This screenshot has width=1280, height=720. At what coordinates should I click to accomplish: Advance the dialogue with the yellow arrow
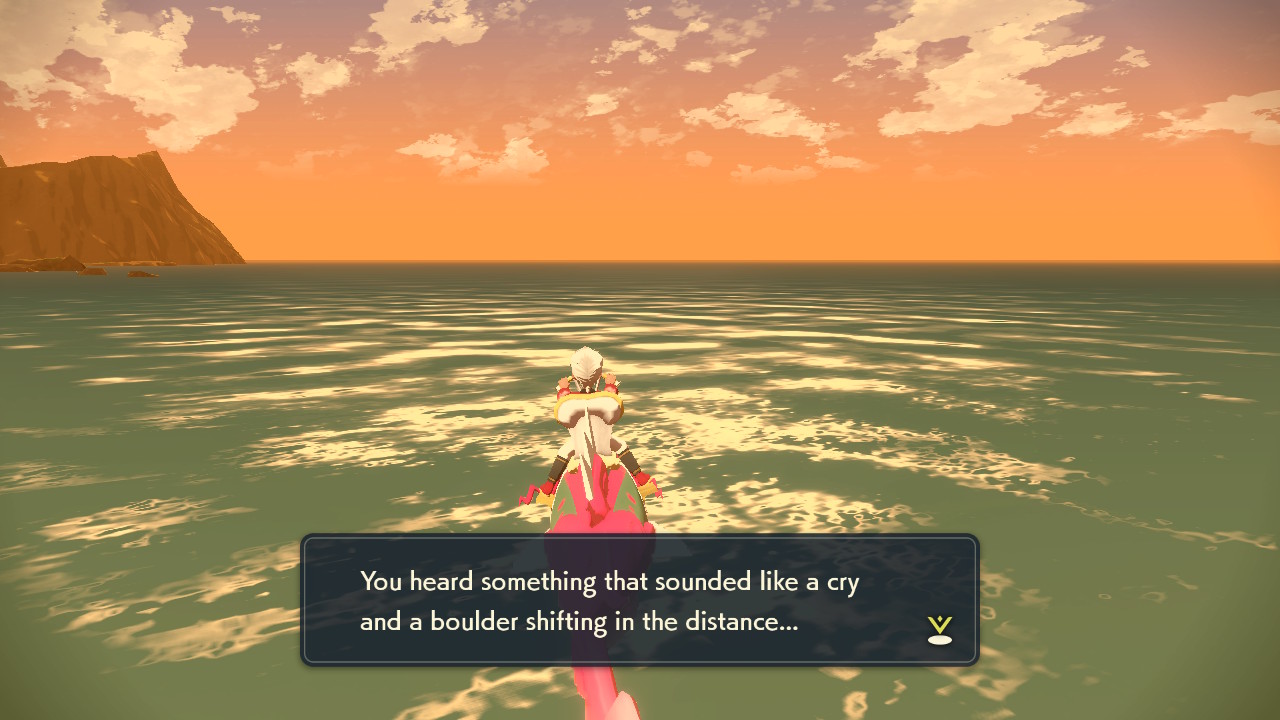click(939, 629)
